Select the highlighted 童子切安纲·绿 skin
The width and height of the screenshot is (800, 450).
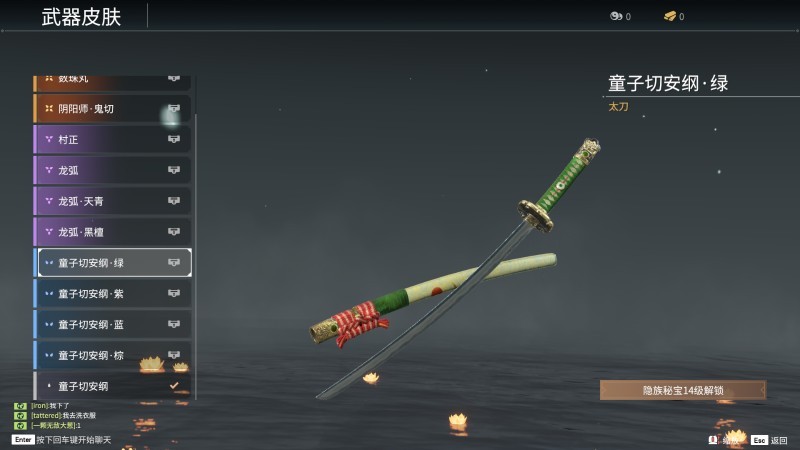(114, 263)
